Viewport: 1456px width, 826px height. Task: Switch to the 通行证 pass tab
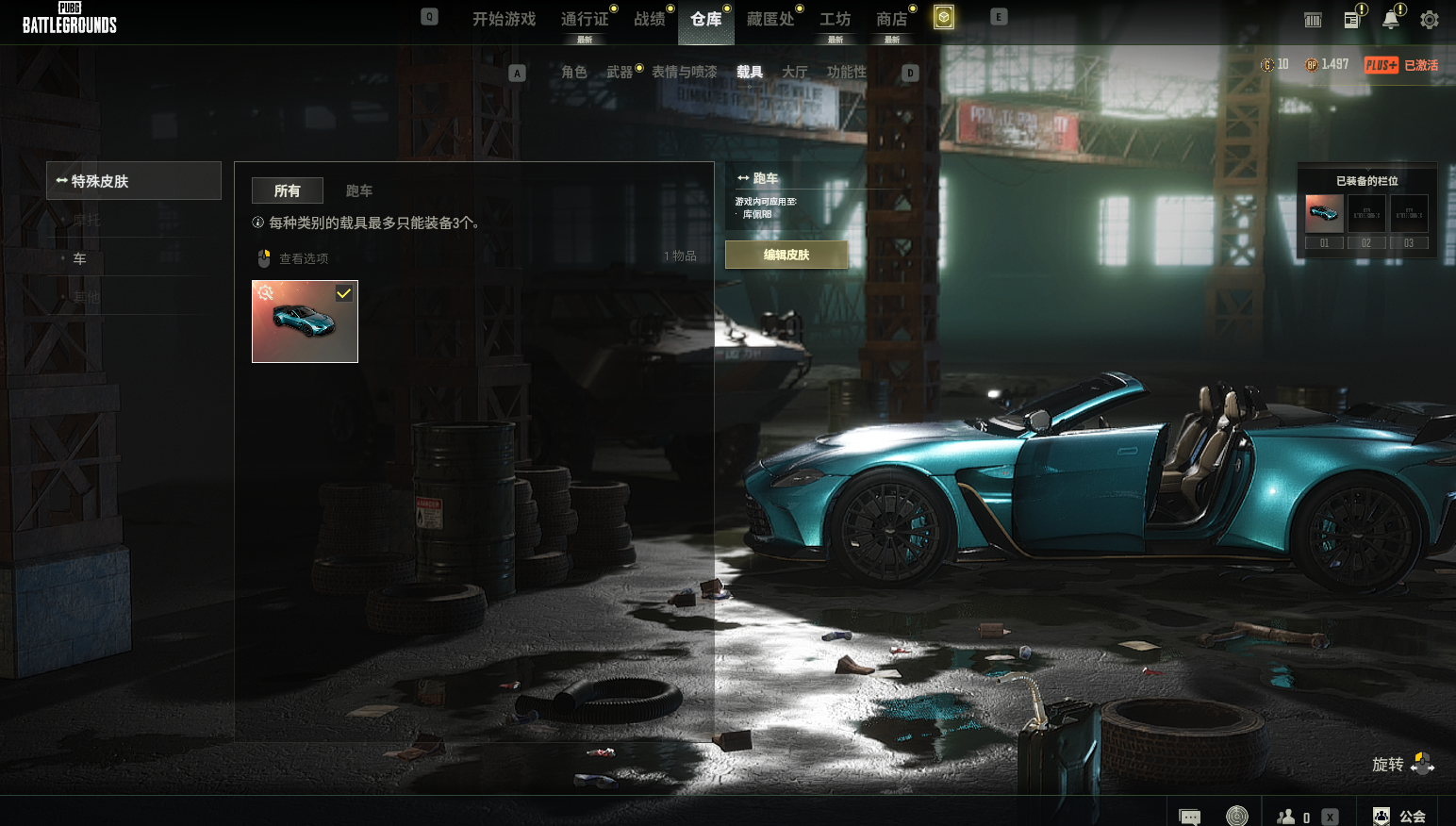(585, 19)
